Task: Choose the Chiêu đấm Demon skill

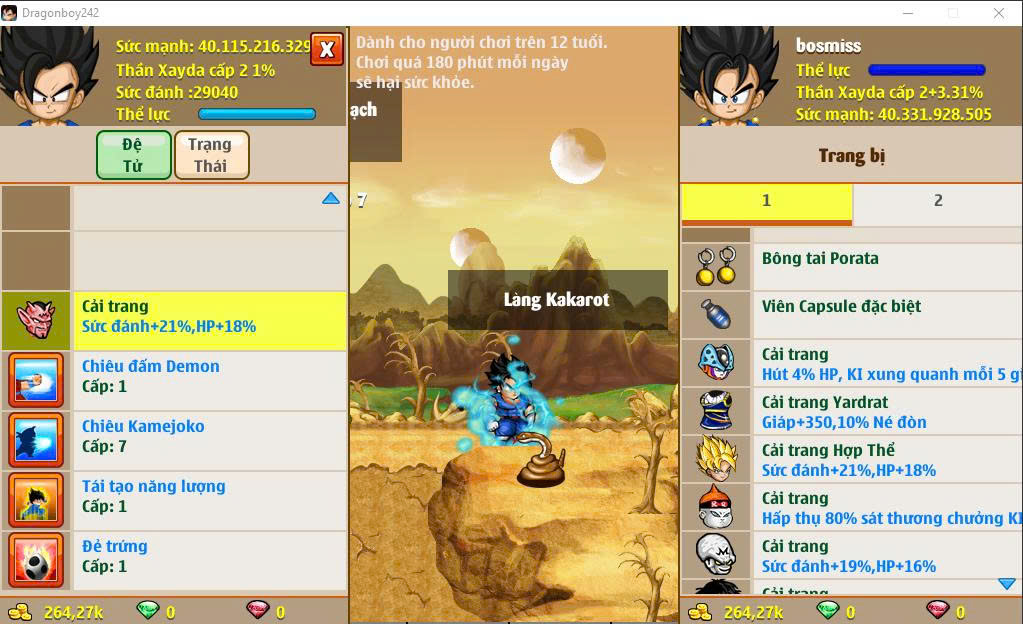Action: point(210,376)
